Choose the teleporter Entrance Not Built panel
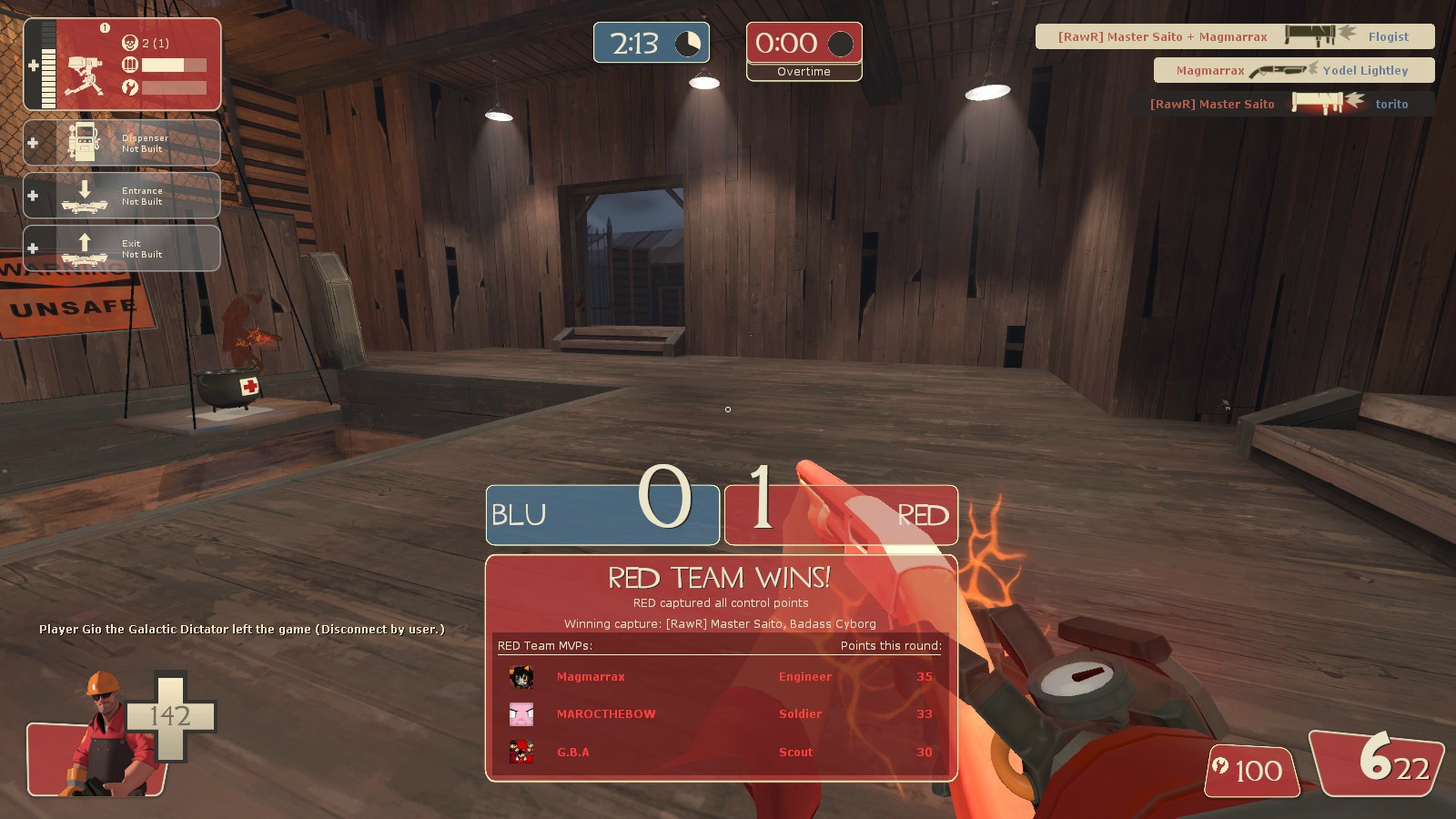Screen dimensions: 1456x819 tap(122, 196)
